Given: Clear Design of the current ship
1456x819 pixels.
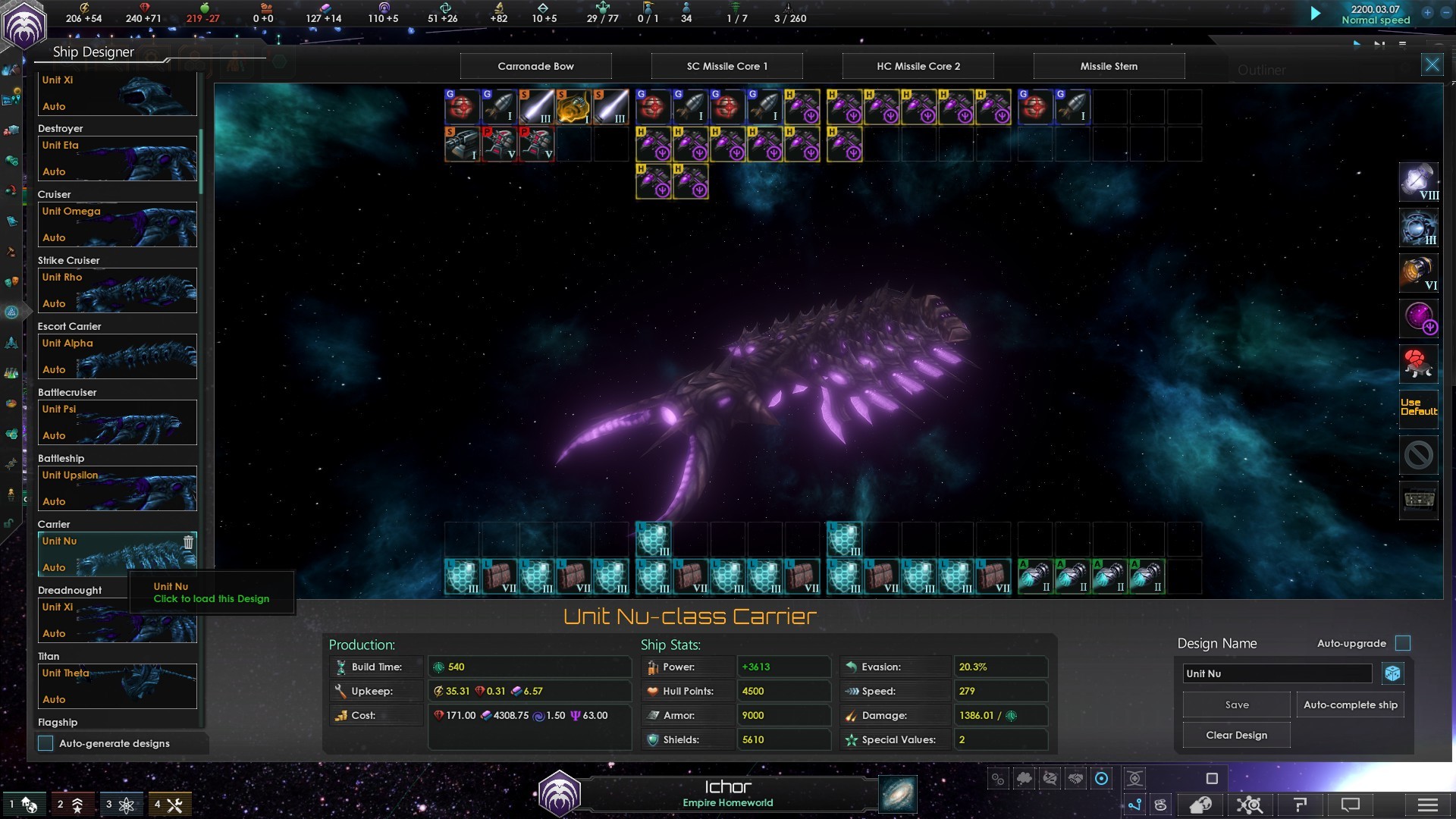Looking at the screenshot, I should 1236,735.
